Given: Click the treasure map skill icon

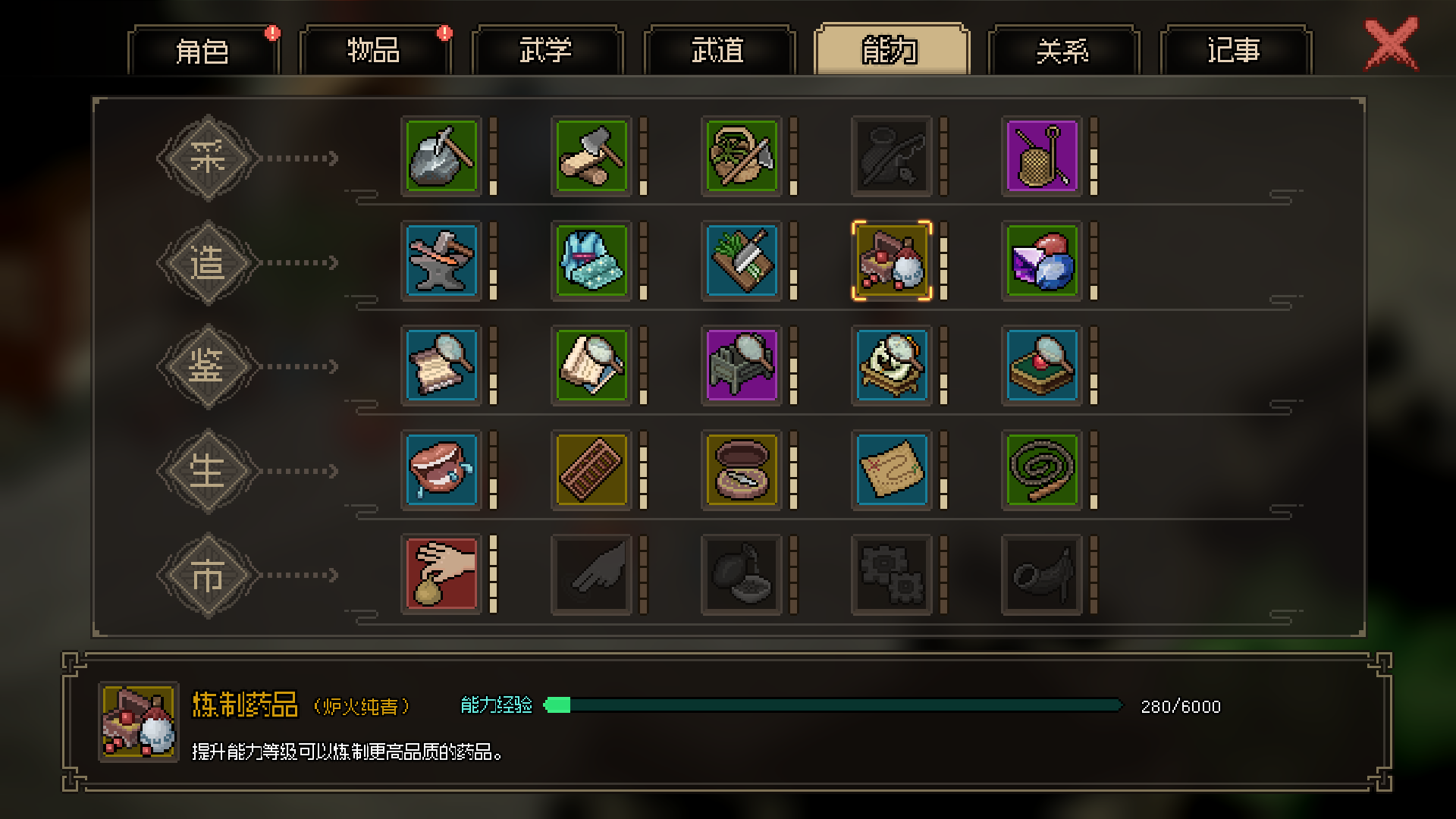Looking at the screenshot, I should click(892, 469).
